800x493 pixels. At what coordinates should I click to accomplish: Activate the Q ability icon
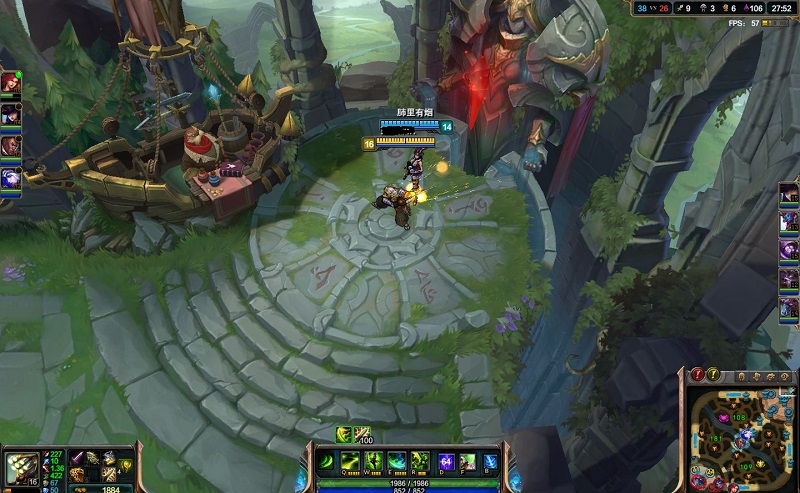click(349, 461)
